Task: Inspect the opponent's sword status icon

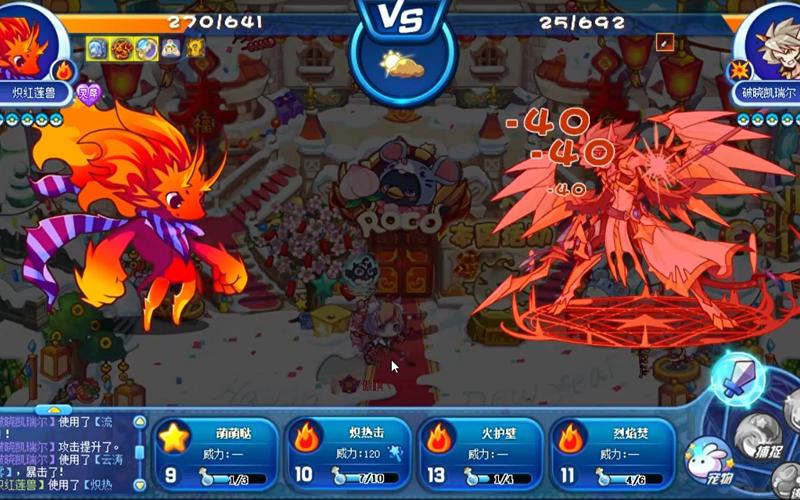Action: tap(665, 43)
